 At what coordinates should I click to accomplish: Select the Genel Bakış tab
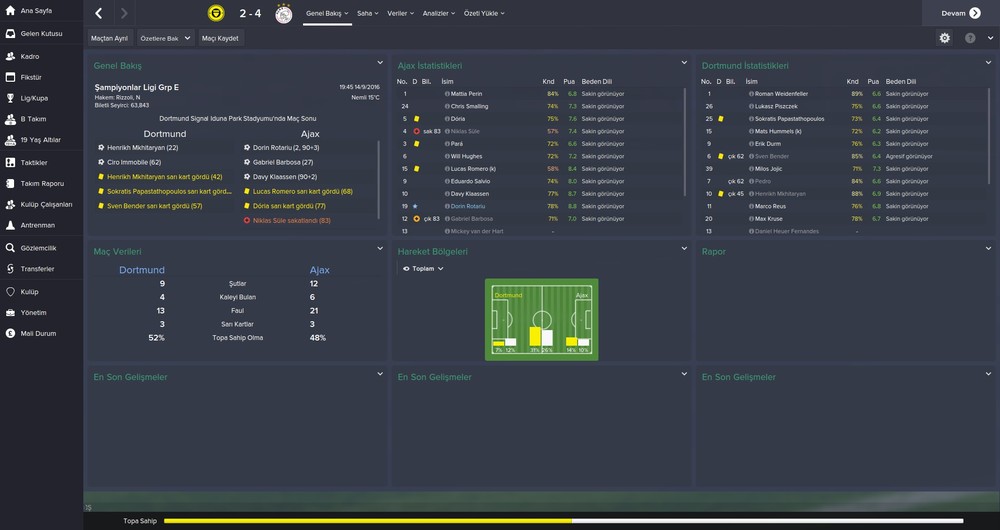point(323,14)
